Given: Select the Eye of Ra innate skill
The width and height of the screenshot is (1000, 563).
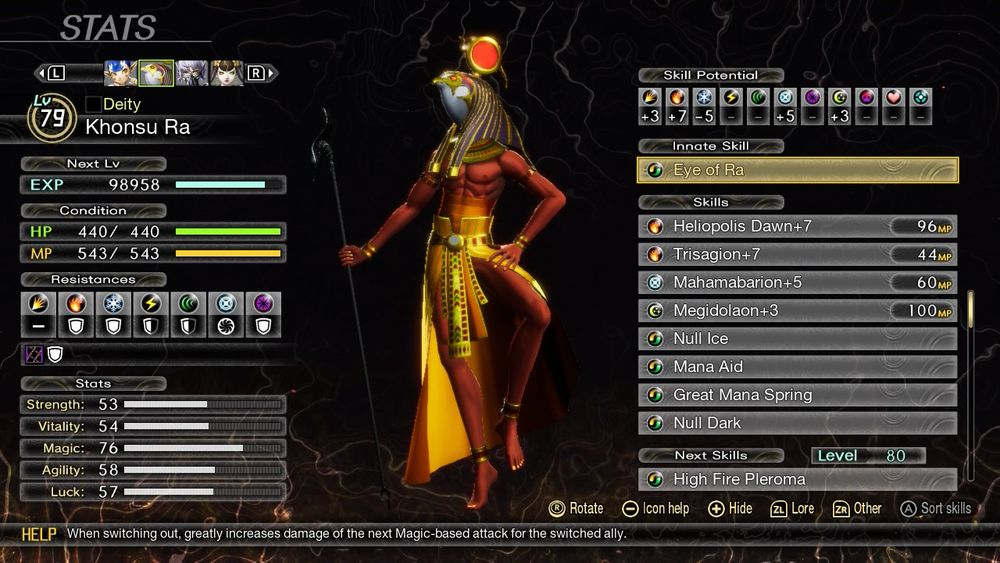Looking at the screenshot, I should tap(797, 170).
